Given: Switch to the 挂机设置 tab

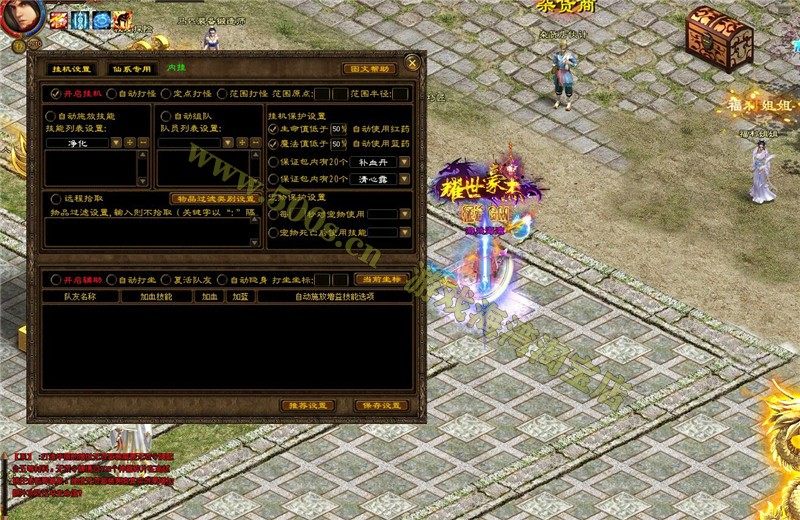Looking at the screenshot, I should pos(72,69).
